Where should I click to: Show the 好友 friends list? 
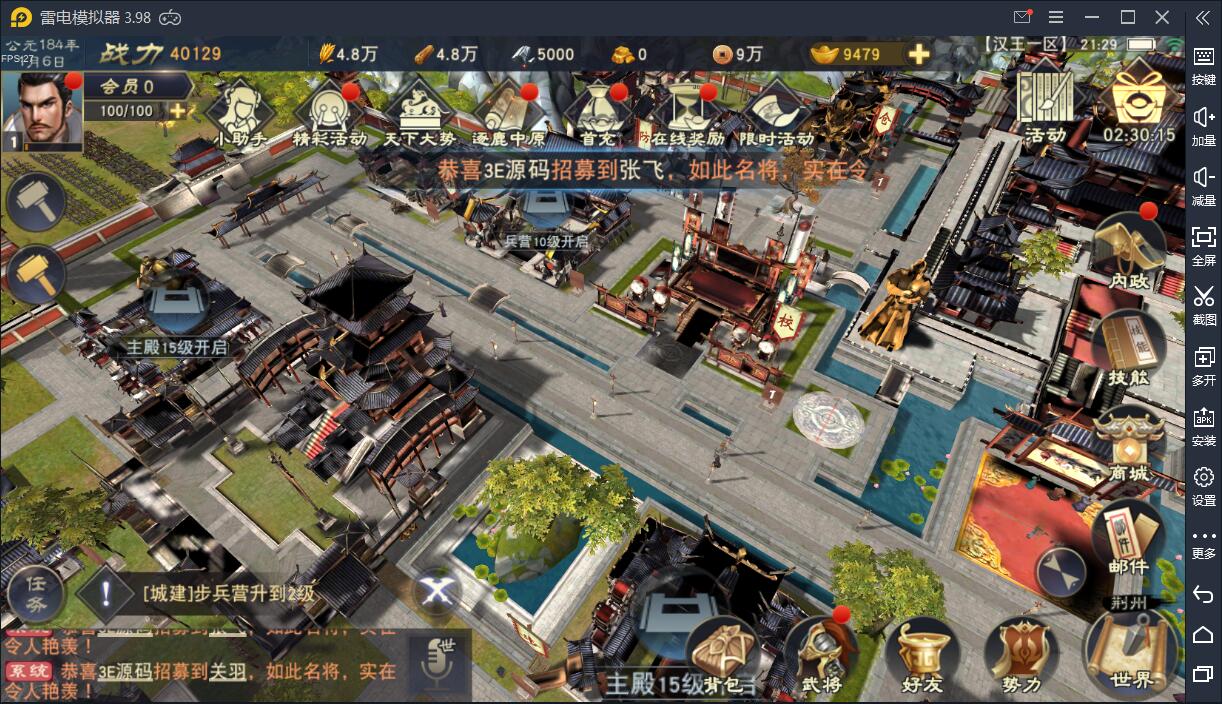921,655
